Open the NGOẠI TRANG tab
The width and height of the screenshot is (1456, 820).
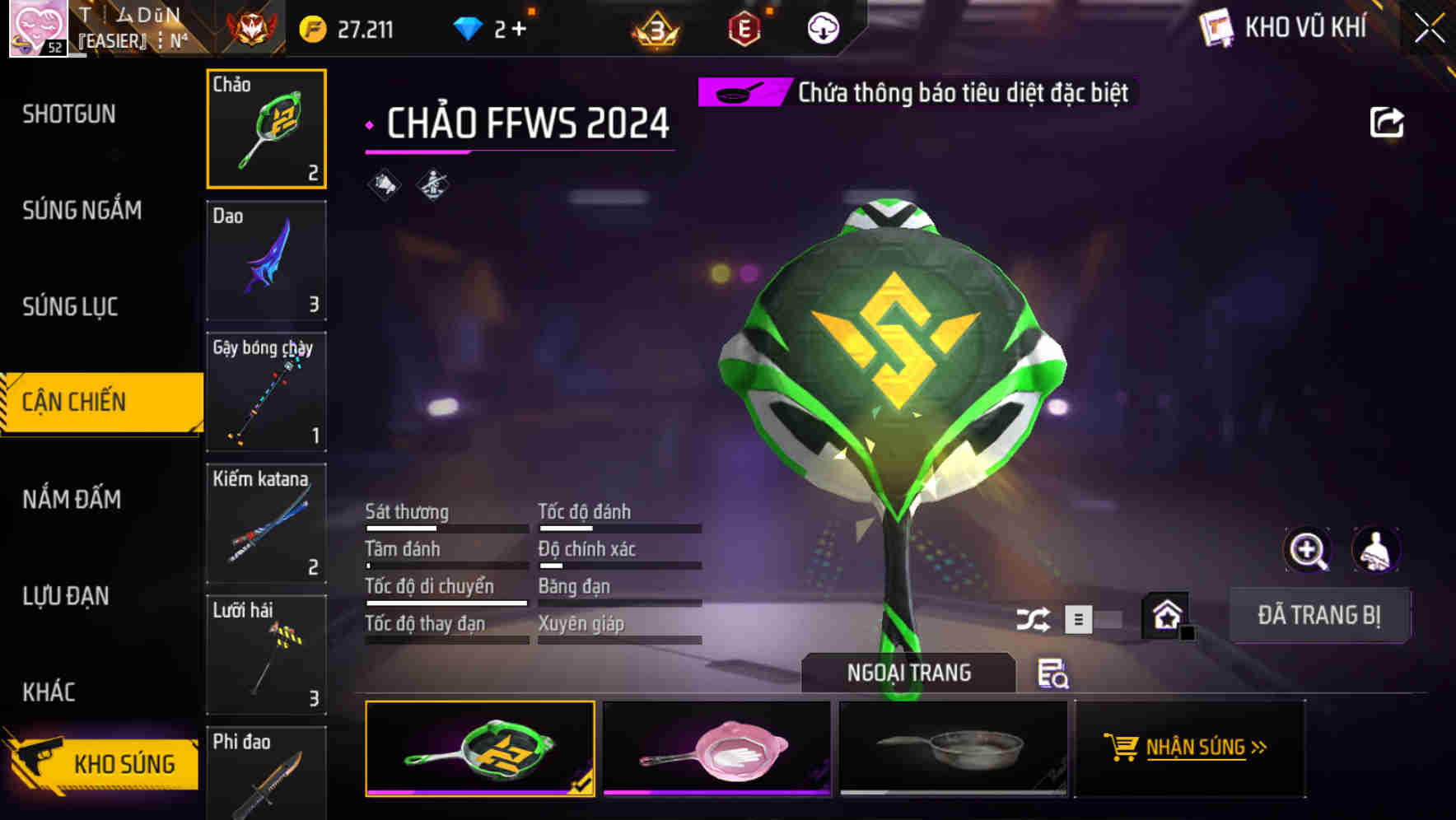pyautogui.click(x=910, y=672)
